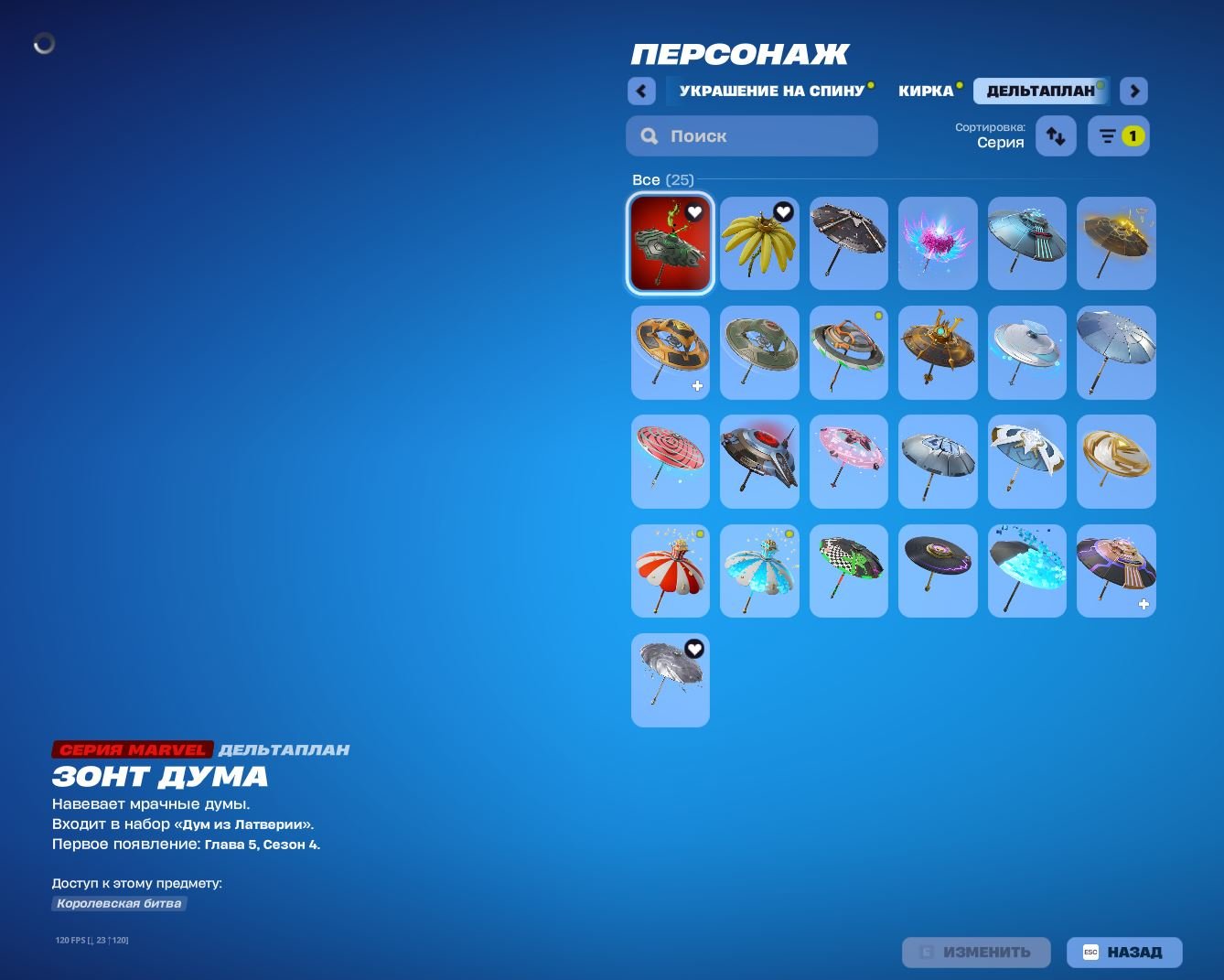Select the black checkered graffiti umbrella

pos(848,570)
